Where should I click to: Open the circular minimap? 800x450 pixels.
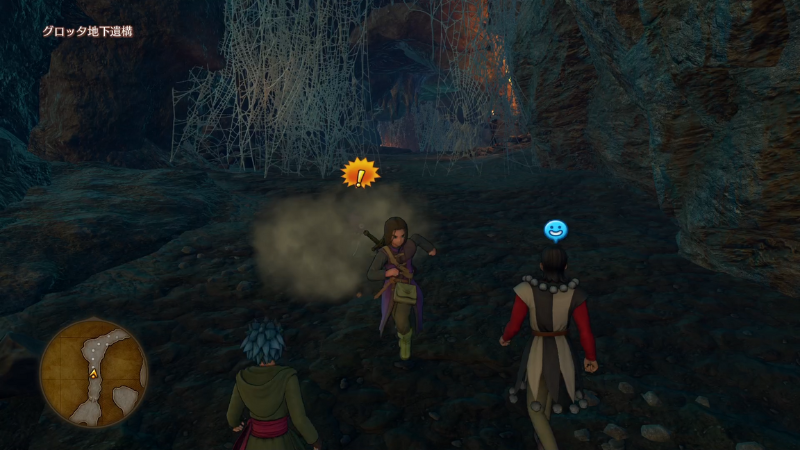click(x=94, y=372)
